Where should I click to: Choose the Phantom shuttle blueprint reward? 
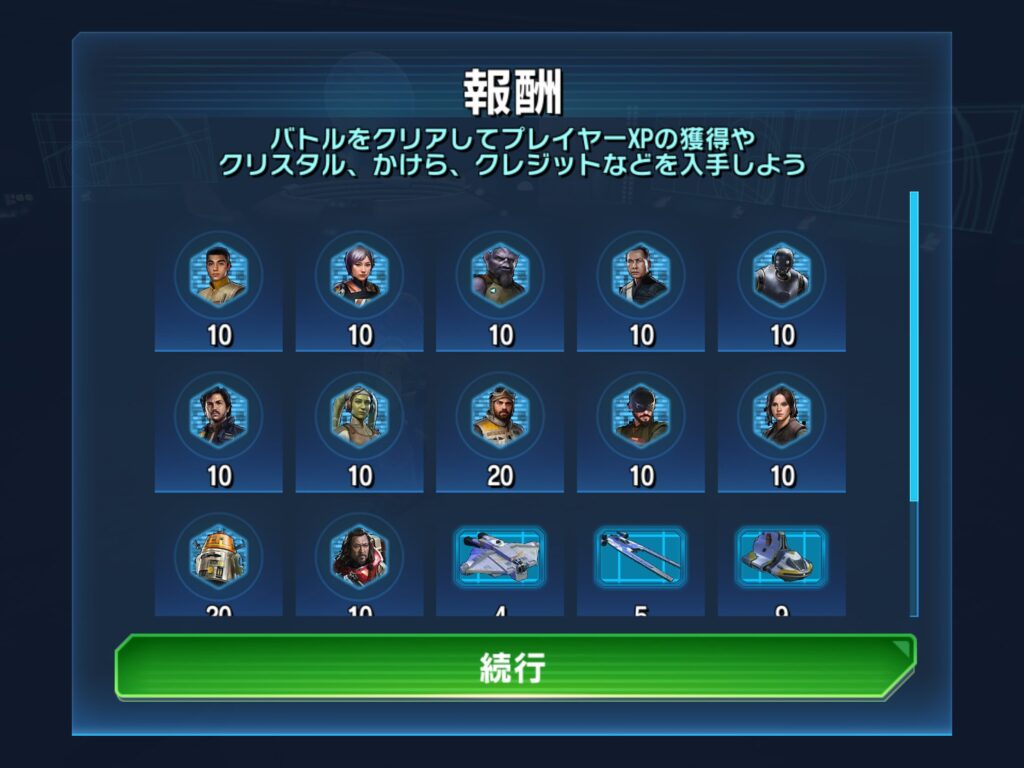(x=782, y=556)
